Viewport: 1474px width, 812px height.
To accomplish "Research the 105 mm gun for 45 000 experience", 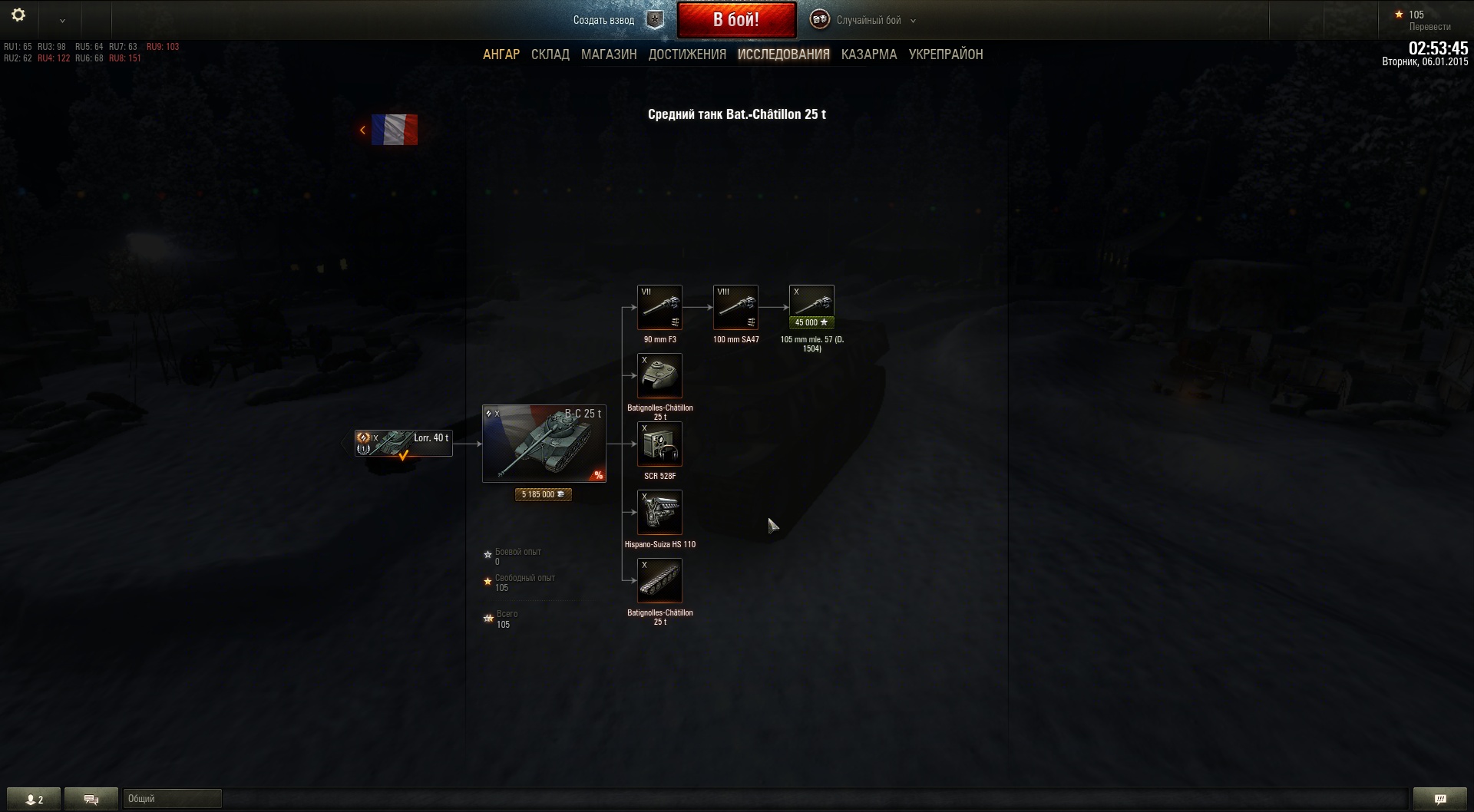I will coord(811,323).
